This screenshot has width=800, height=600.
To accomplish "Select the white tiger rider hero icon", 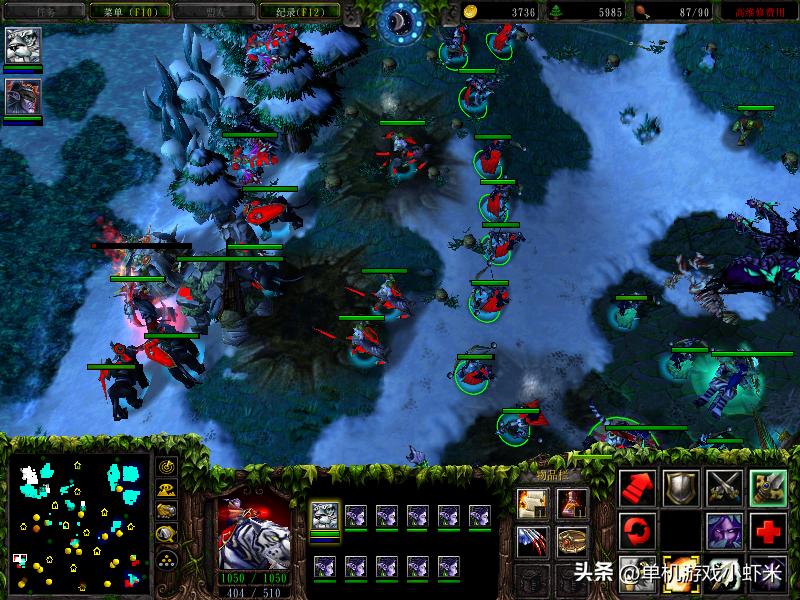I will tap(23, 46).
